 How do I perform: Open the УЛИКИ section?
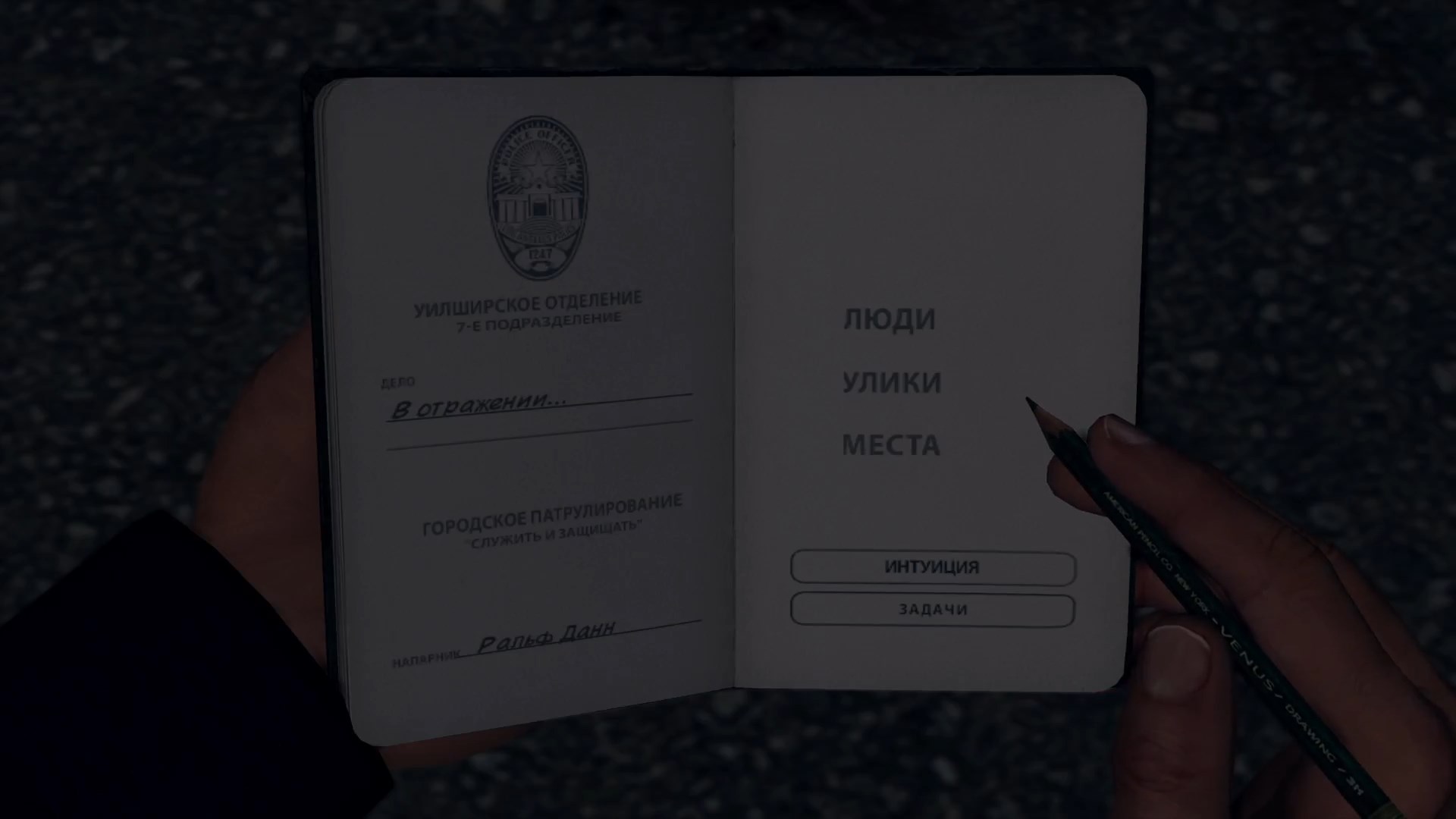[893, 383]
